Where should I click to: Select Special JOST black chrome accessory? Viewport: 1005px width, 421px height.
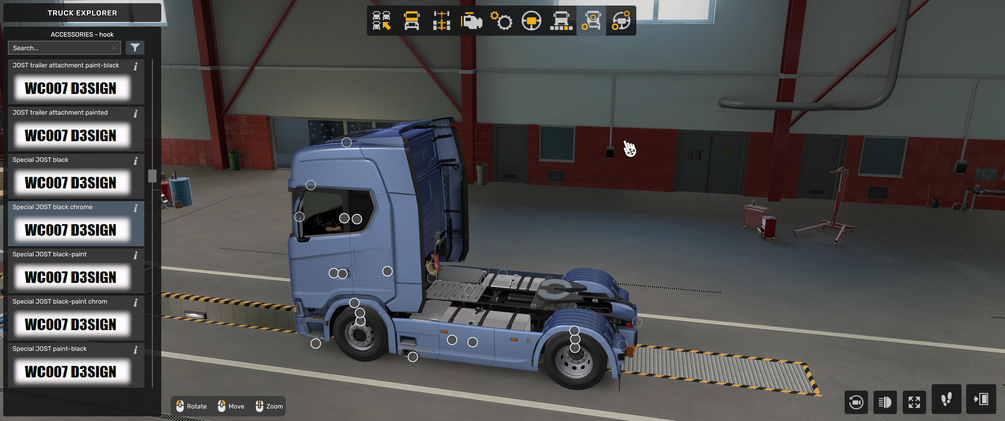[x=71, y=229]
